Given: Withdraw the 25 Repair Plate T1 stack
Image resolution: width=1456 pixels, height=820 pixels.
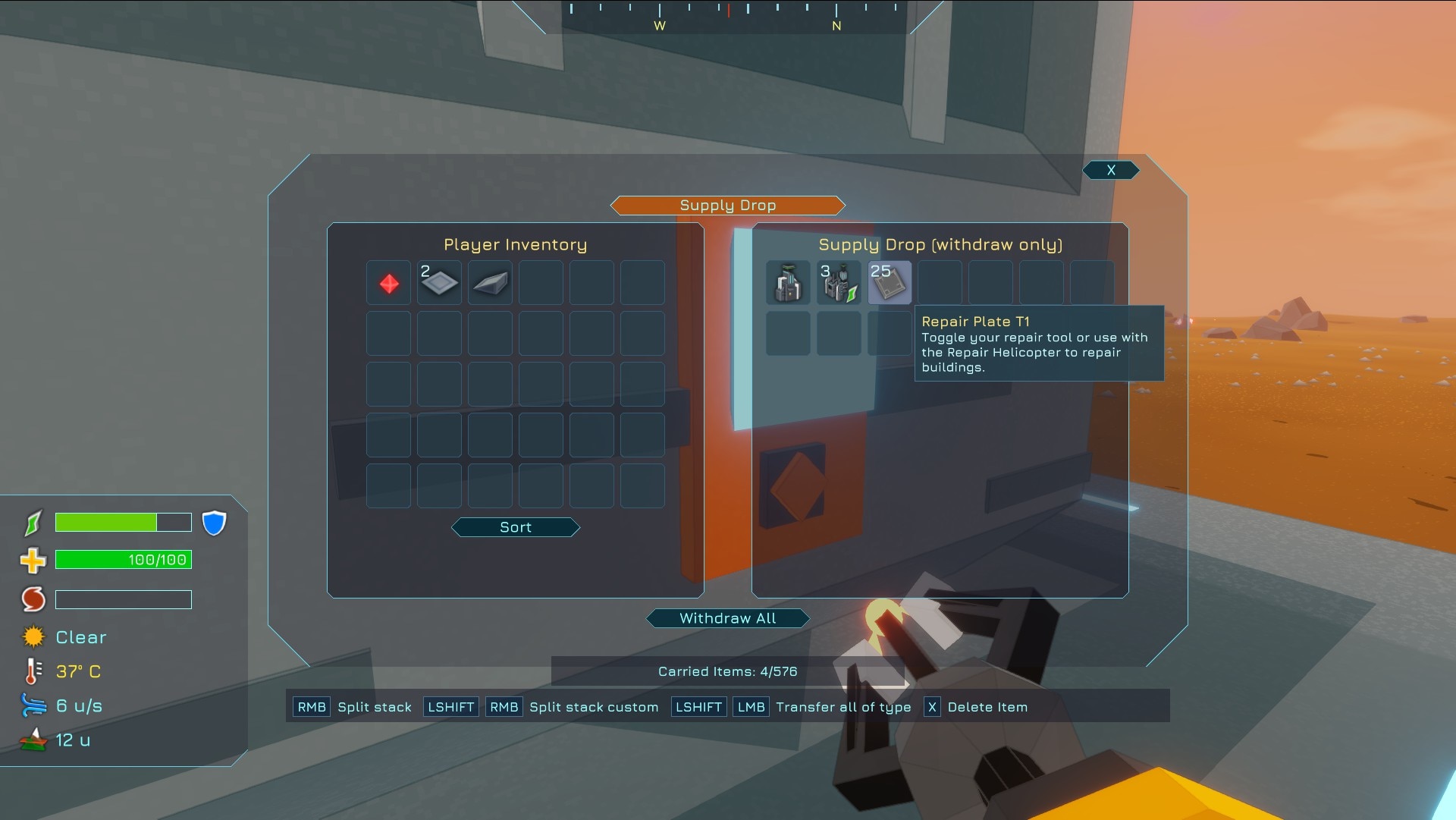Looking at the screenshot, I should (890, 283).
